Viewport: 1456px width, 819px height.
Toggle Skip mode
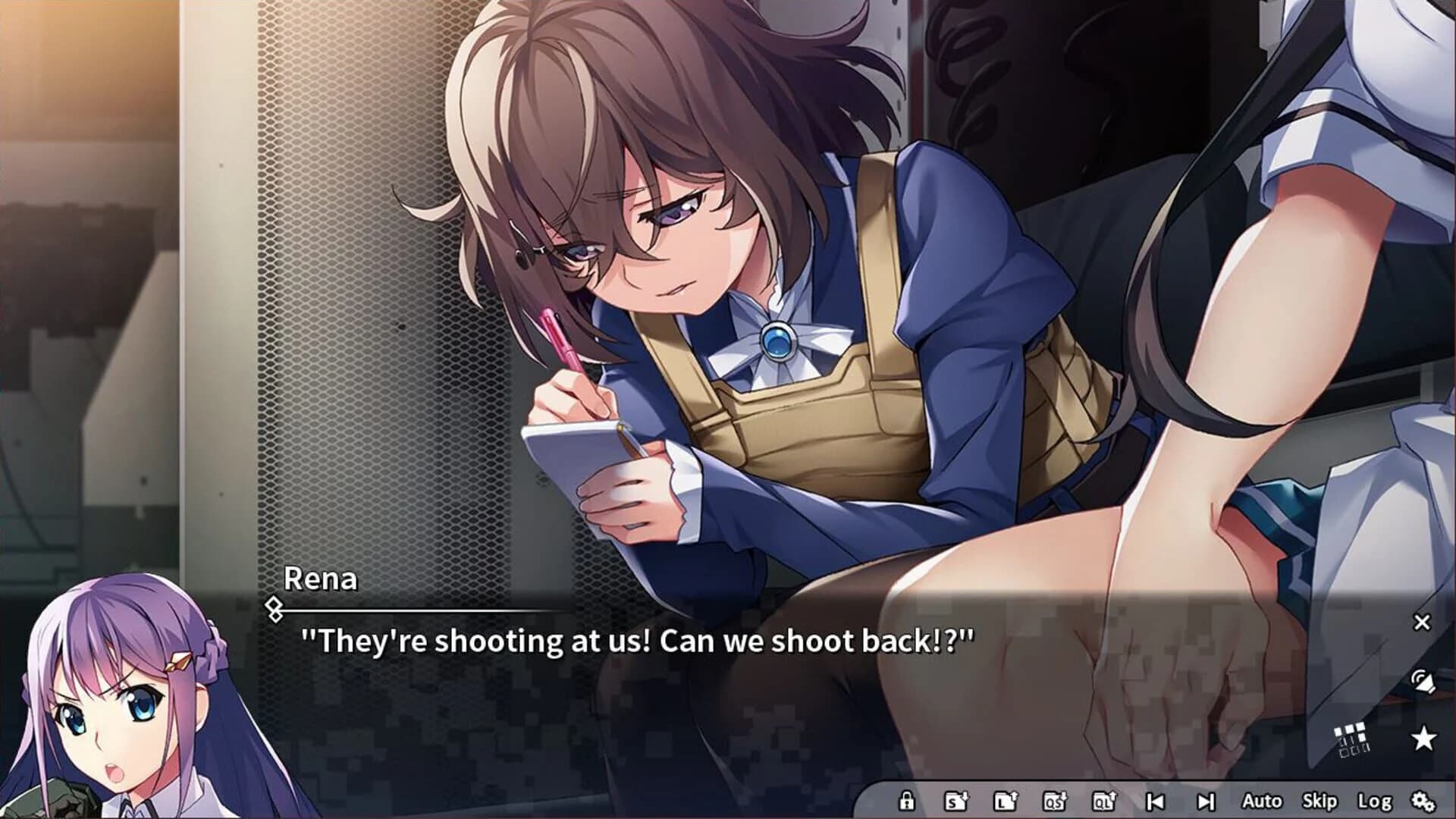[1319, 801]
